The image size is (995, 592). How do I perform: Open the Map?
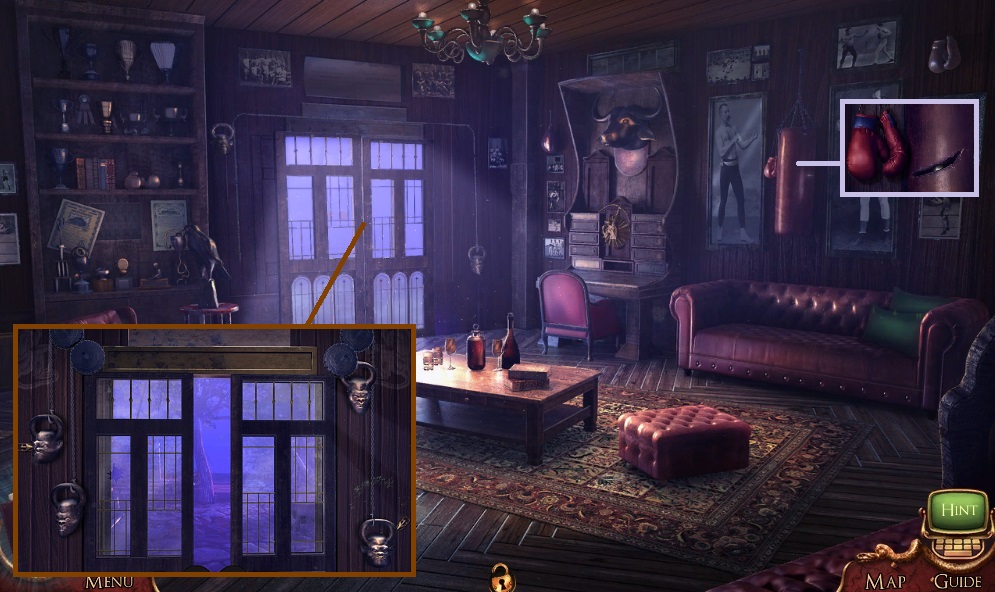coord(885,581)
